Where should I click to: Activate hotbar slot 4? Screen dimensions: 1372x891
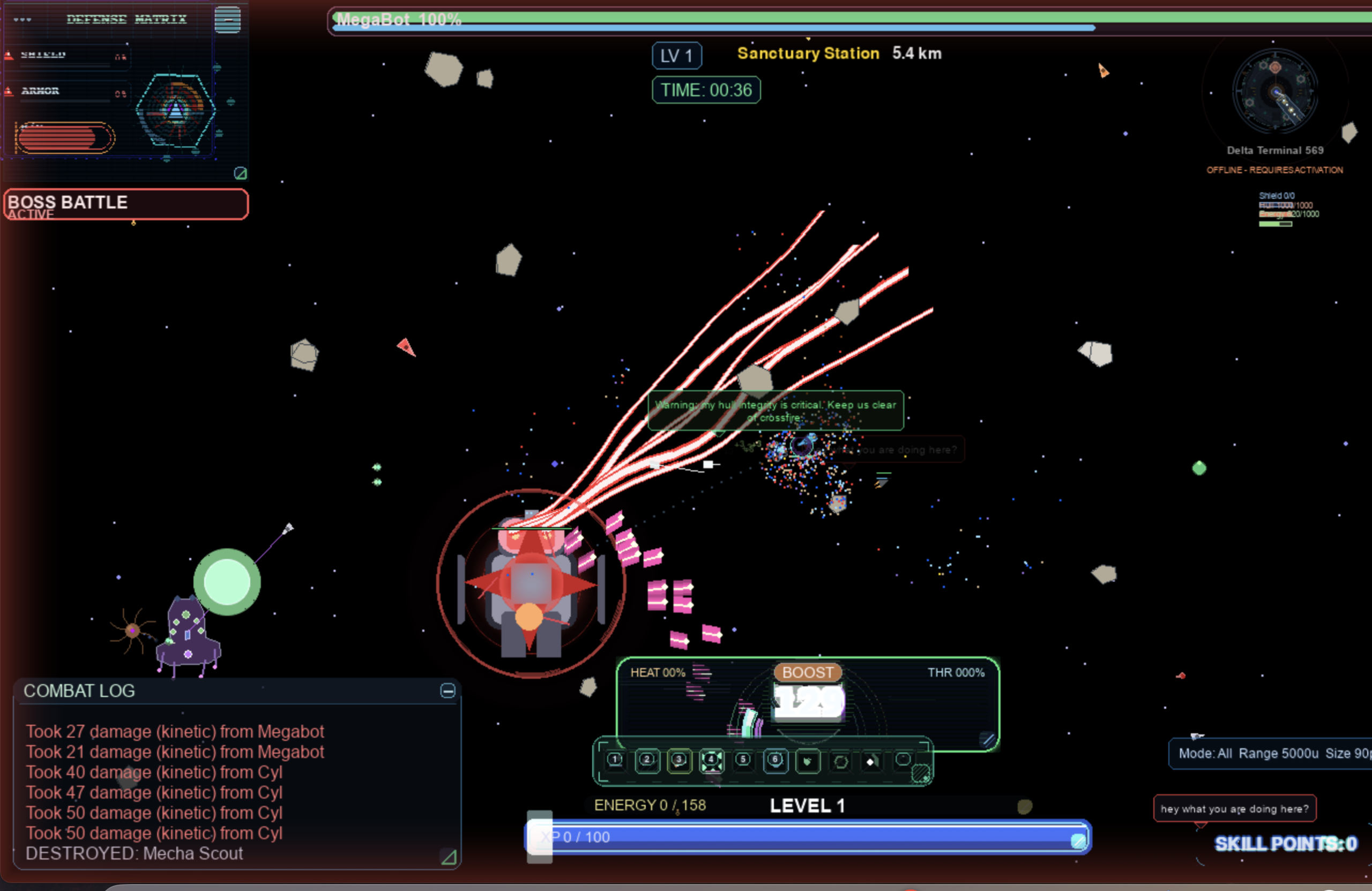[x=711, y=760]
